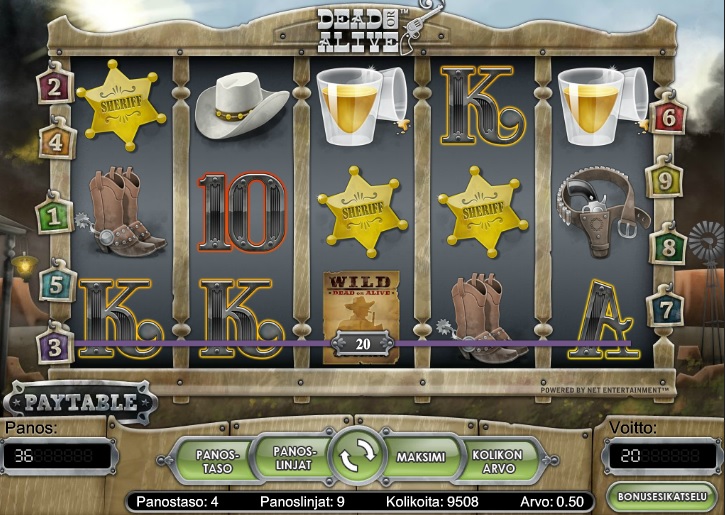The height and width of the screenshot is (515, 725).
Task: Activate payline number 5 tag
Action: click(x=56, y=284)
